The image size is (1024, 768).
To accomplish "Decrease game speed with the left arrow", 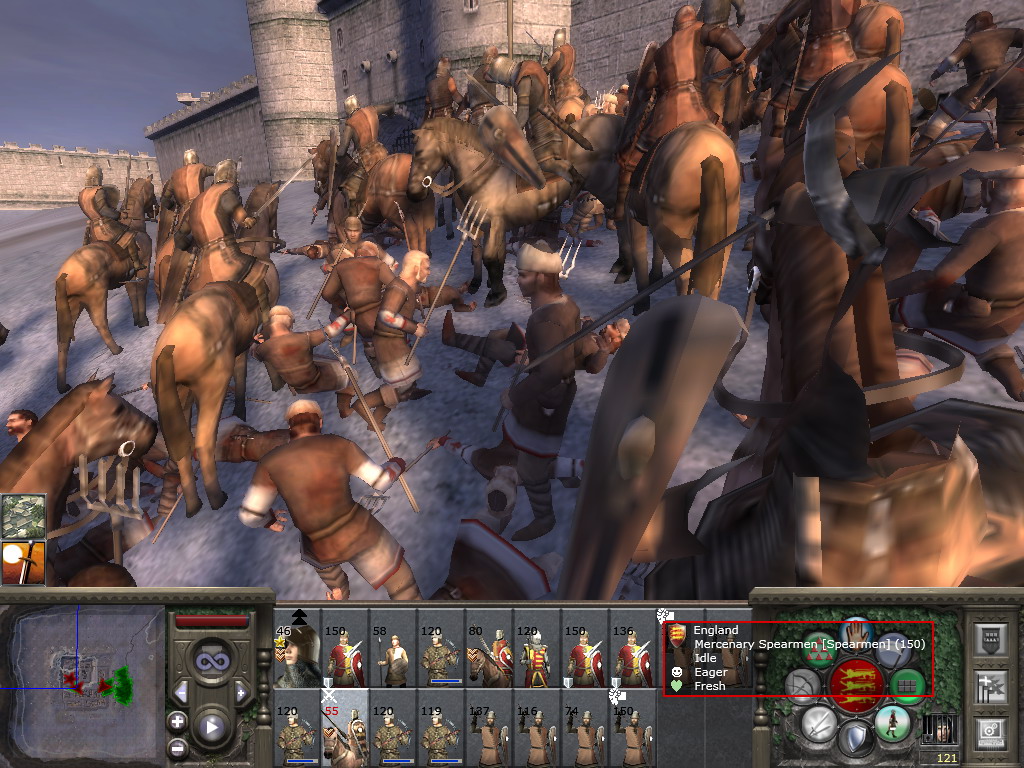I will (181, 692).
